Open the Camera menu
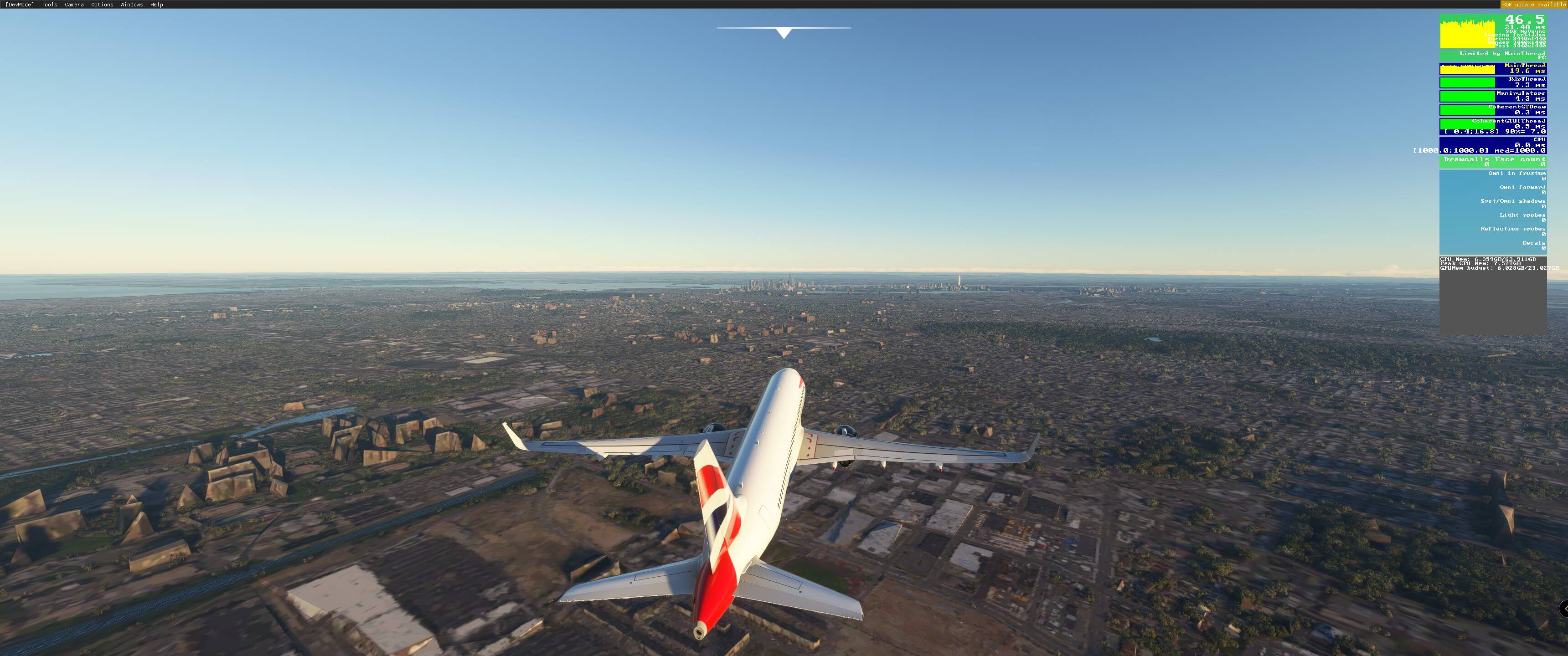Screen dimensions: 1568x656 pos(74,4)
